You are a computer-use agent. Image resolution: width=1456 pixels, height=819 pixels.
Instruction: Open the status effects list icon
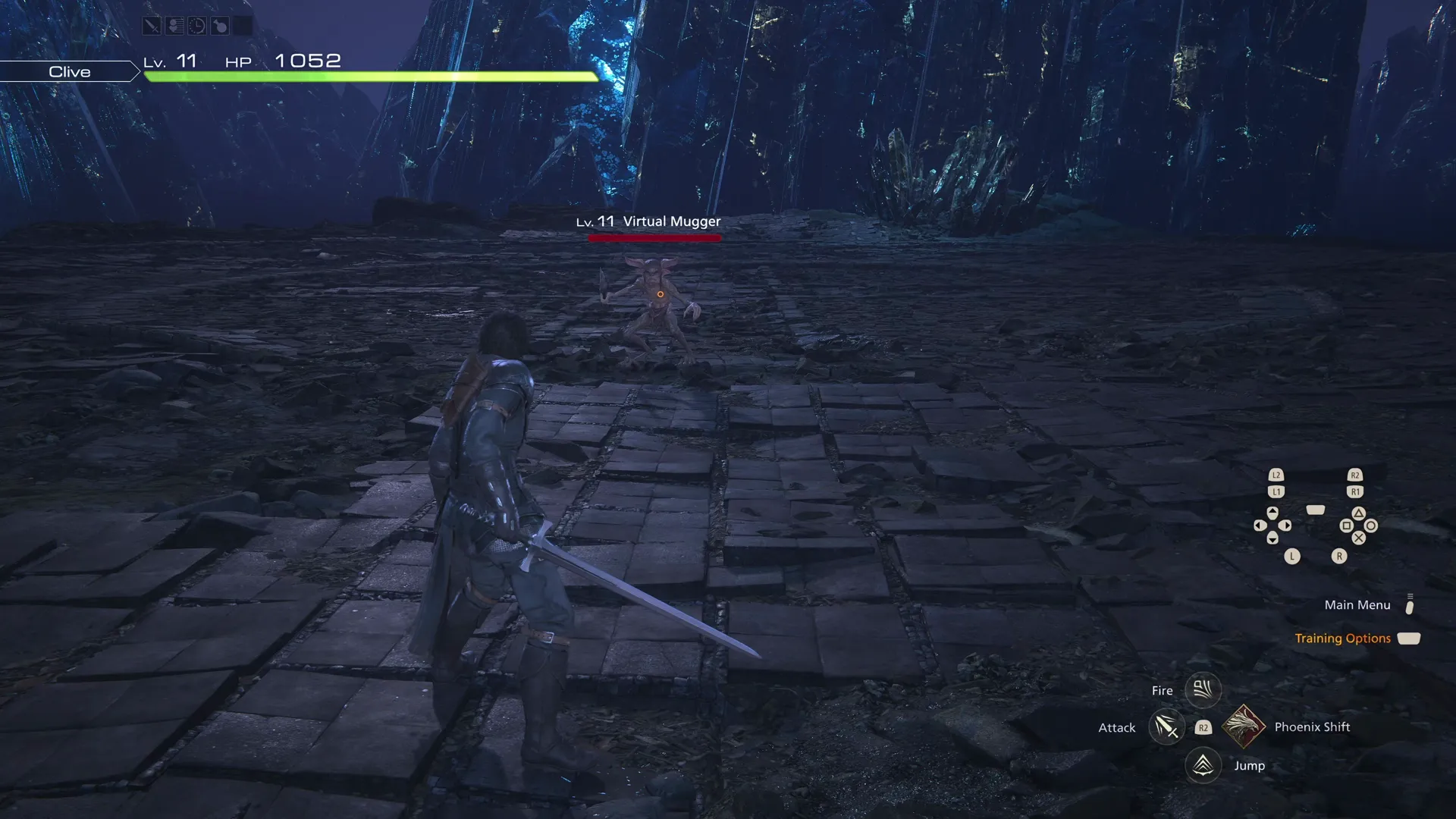174,25
